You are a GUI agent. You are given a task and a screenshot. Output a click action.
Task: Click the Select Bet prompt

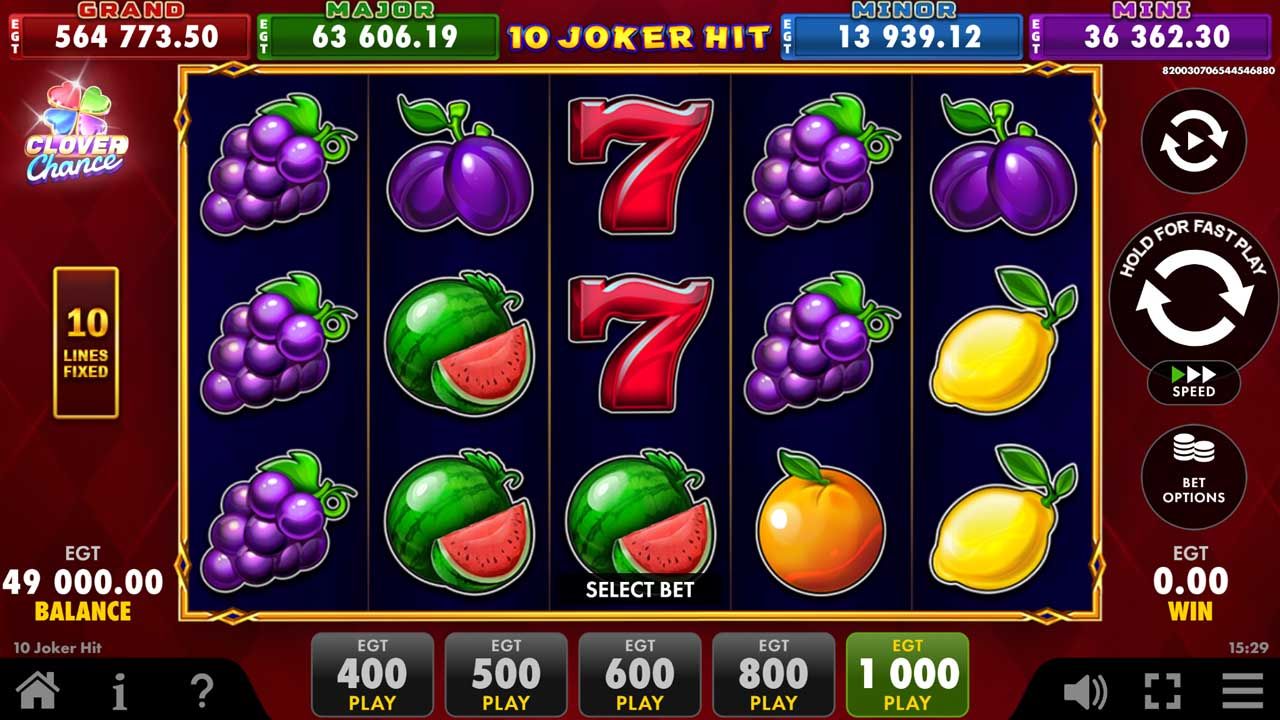pos(638,590)
